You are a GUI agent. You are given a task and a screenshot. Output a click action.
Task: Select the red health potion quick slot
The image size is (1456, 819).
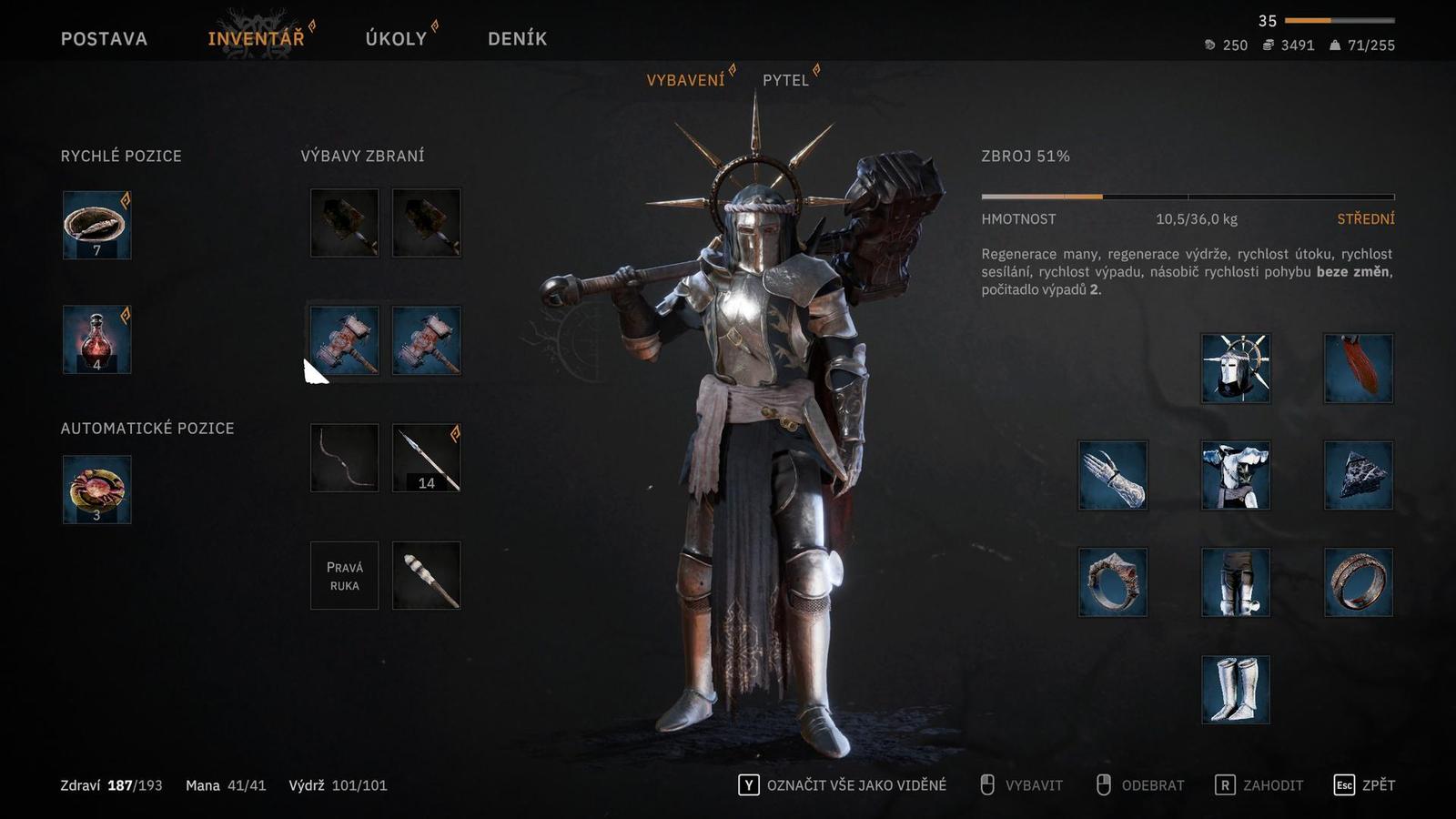[97, 340]
